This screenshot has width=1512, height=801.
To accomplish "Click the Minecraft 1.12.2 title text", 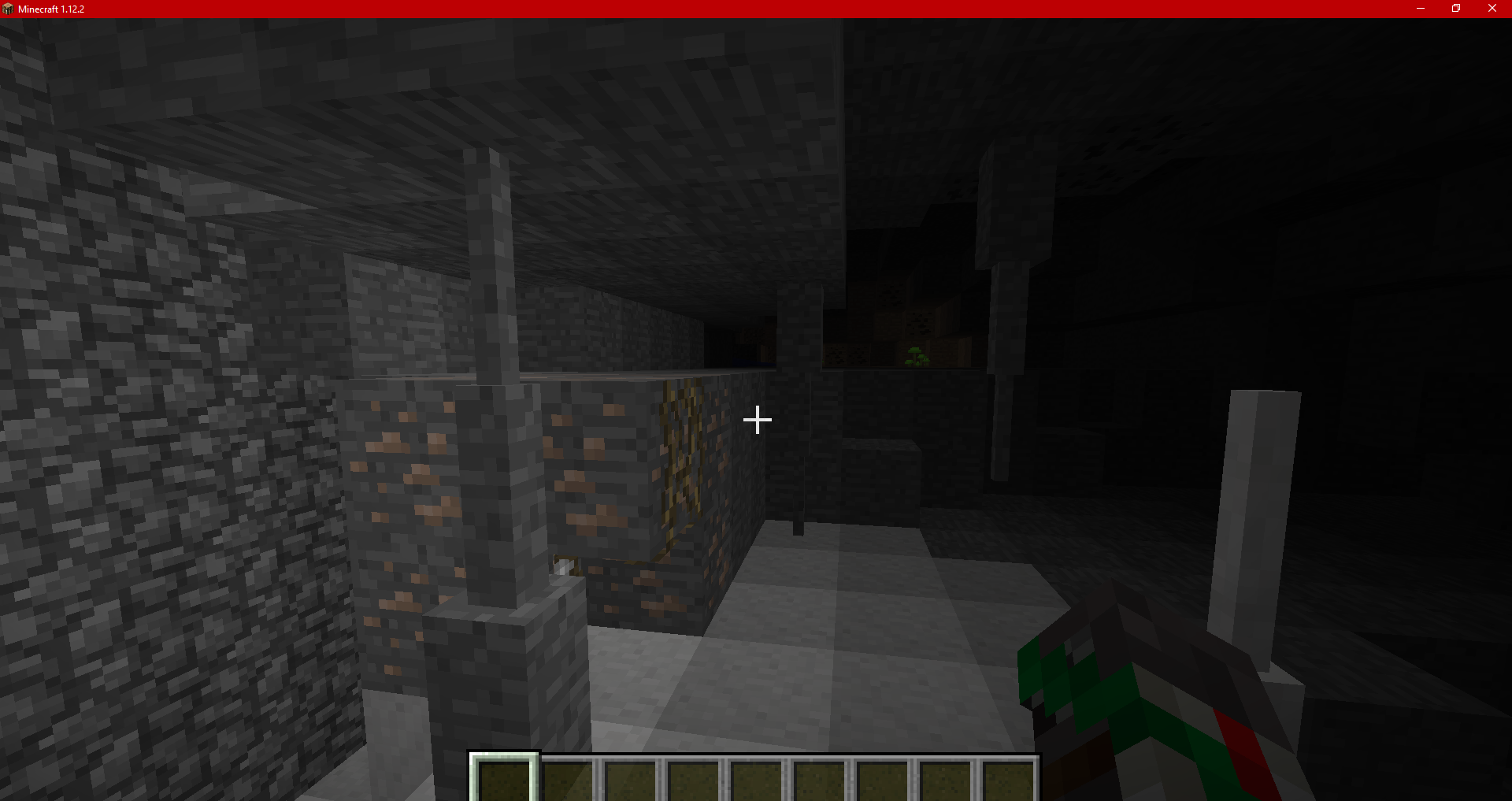I will [x=51, y=9].
